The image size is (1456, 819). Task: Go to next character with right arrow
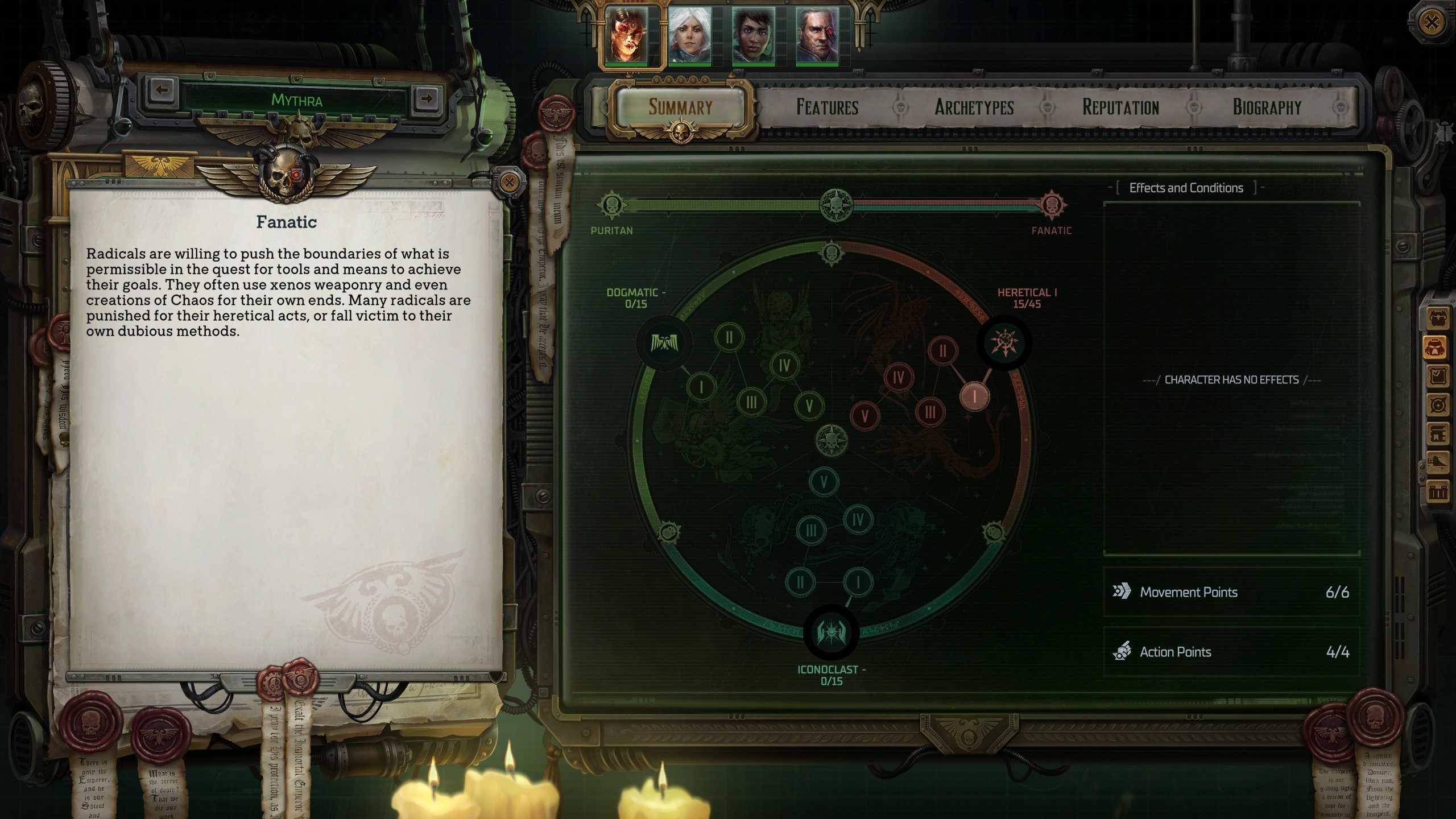(x=426, y=98)
